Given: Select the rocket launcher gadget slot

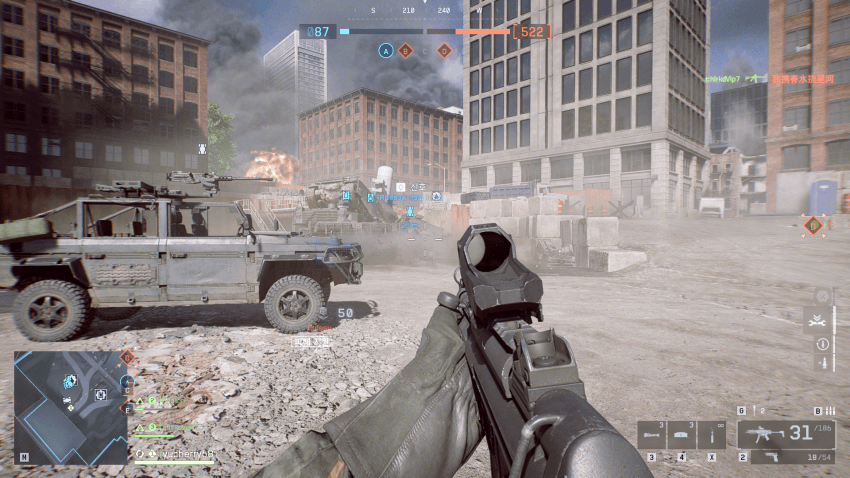Looking at the screenshot, I should (651, 435).
